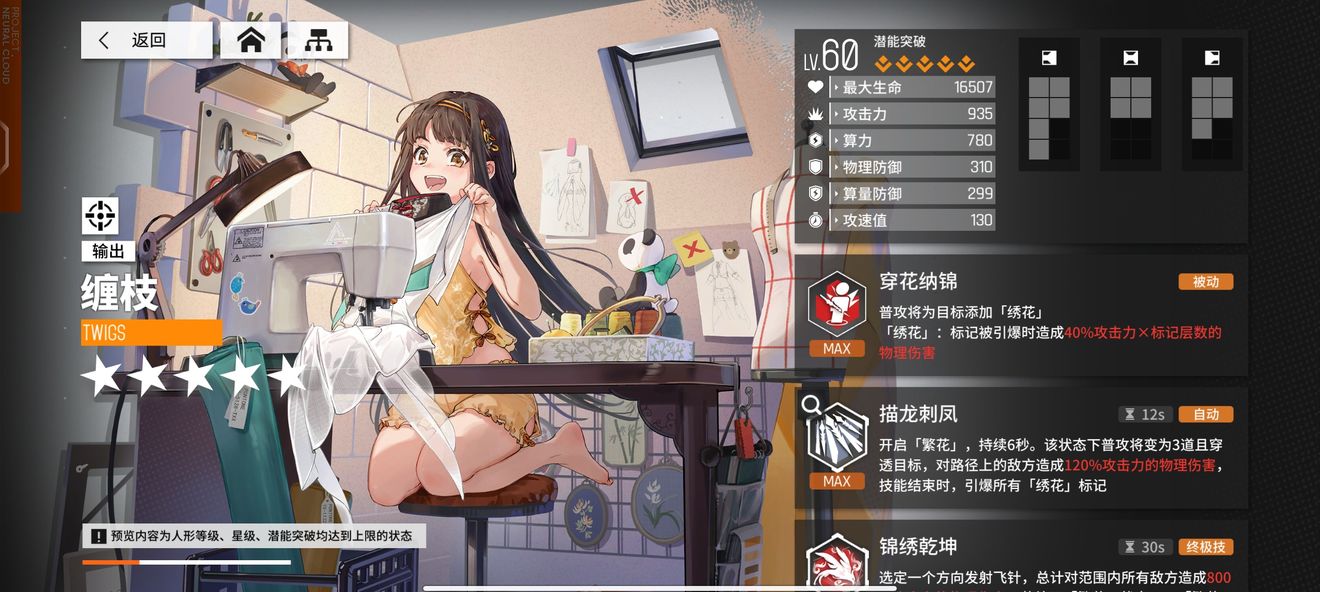Image resolution: width=1320 pixels, height=592 pixels.
Task: Click the 输出 class crosshair icon
Action: pyautogui.click(x=100, y=215)
